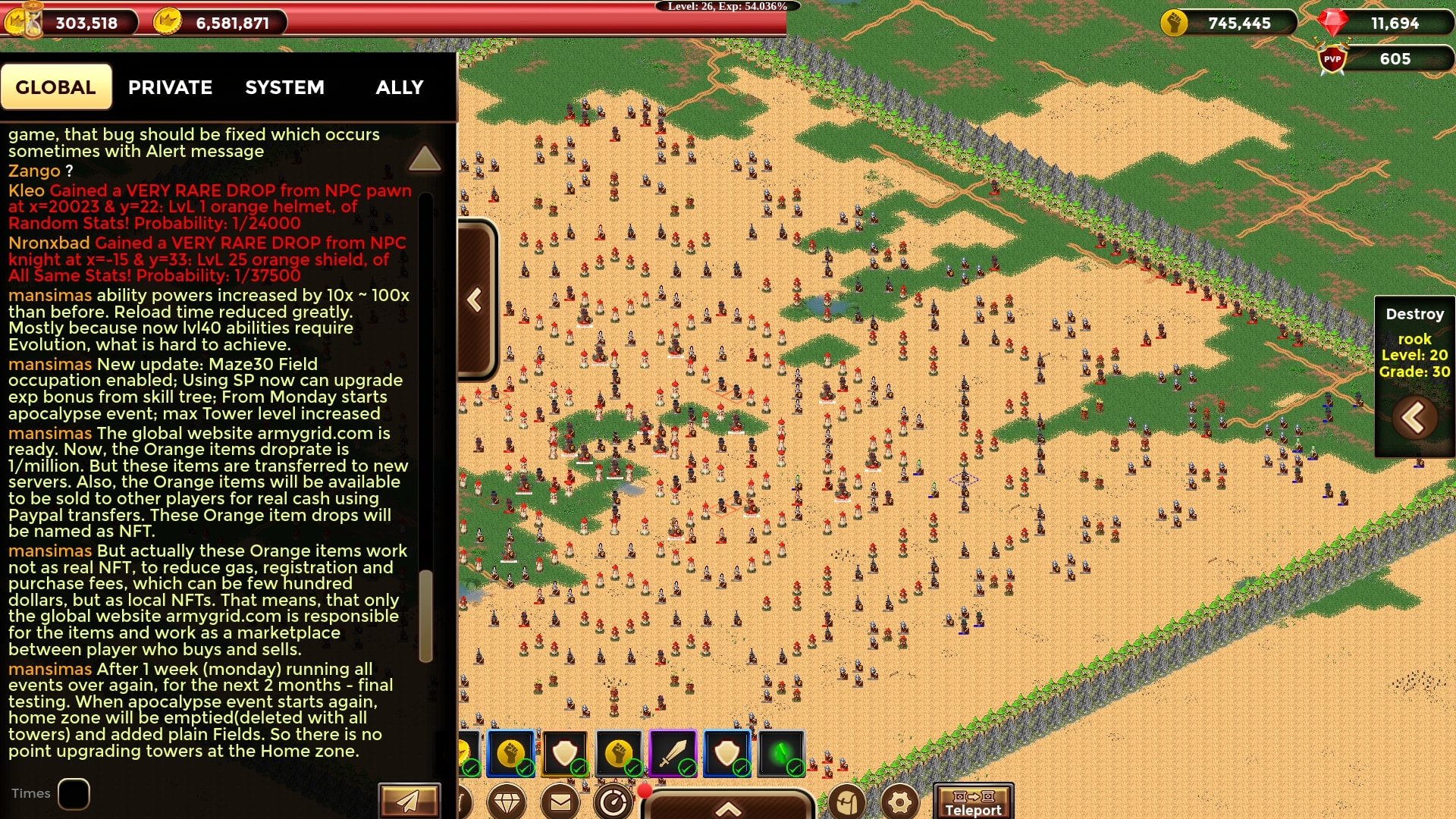Activate the green crystal ability slot
1456x819 pixels.
click(x=781, y=754)
